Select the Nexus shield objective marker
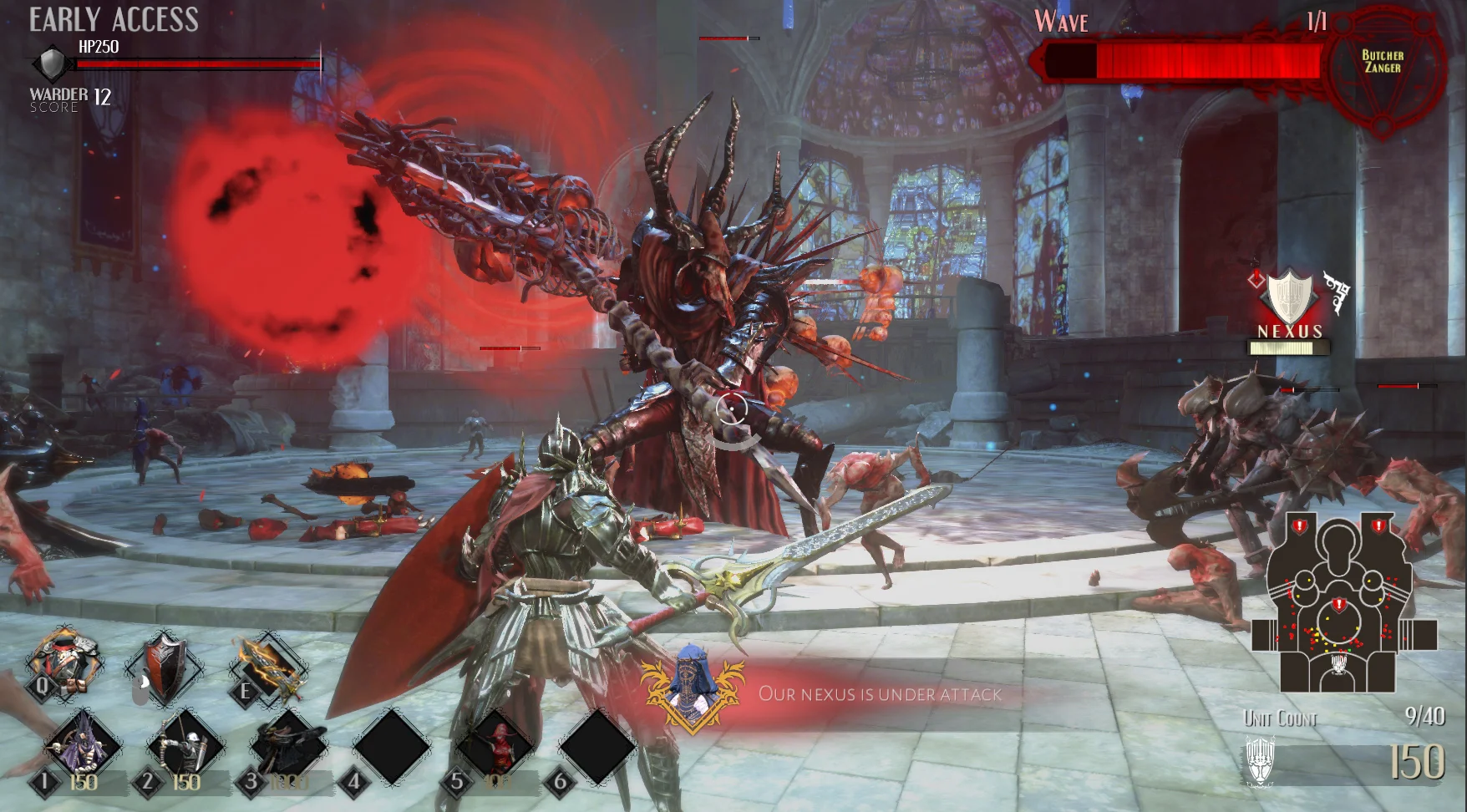Image resolution: width=1467 pixels, height=812 pixels. tap(1289, 297)
